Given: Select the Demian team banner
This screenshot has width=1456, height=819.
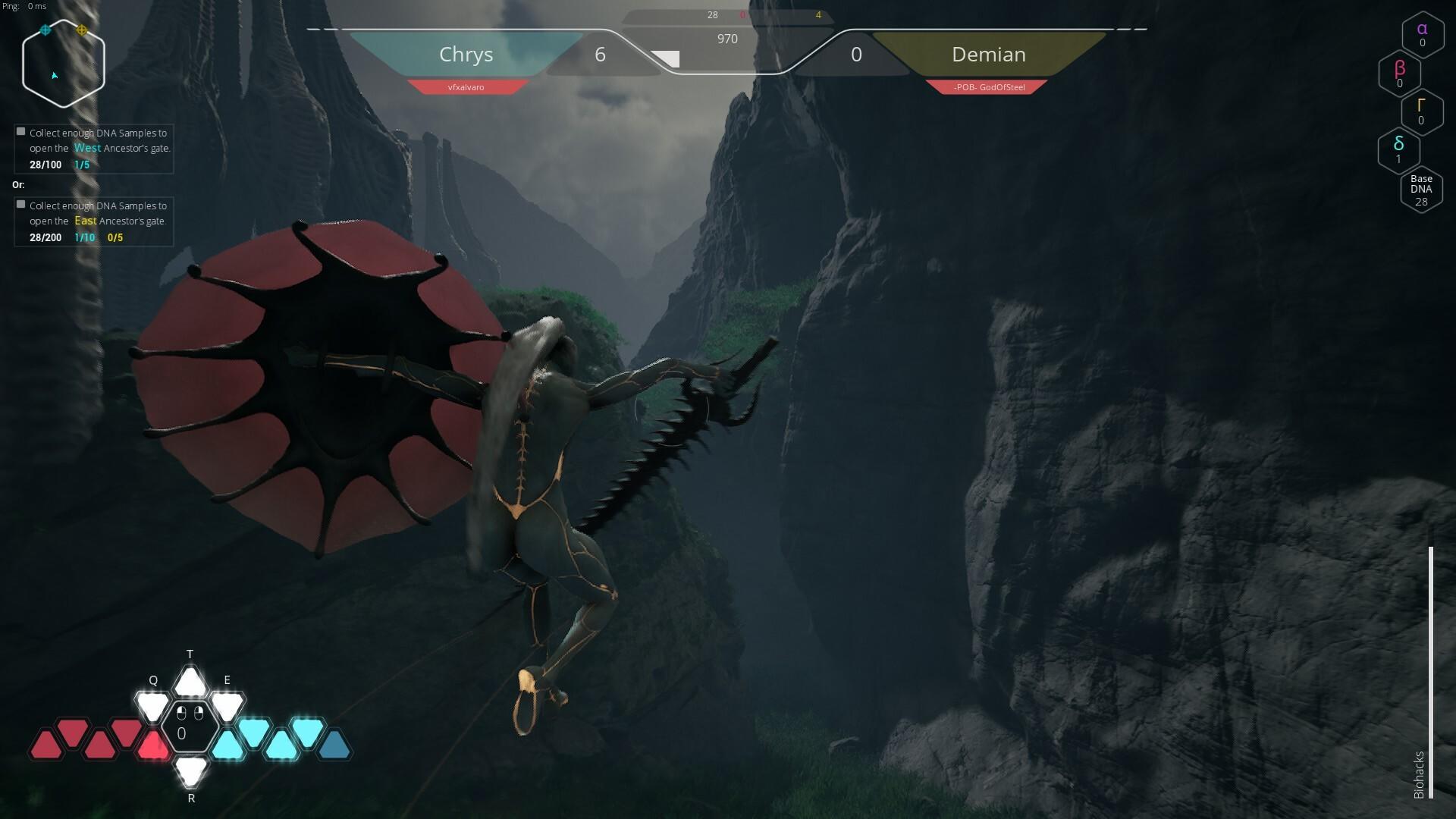Looking at the screenshot, I should tap(990, 54).
